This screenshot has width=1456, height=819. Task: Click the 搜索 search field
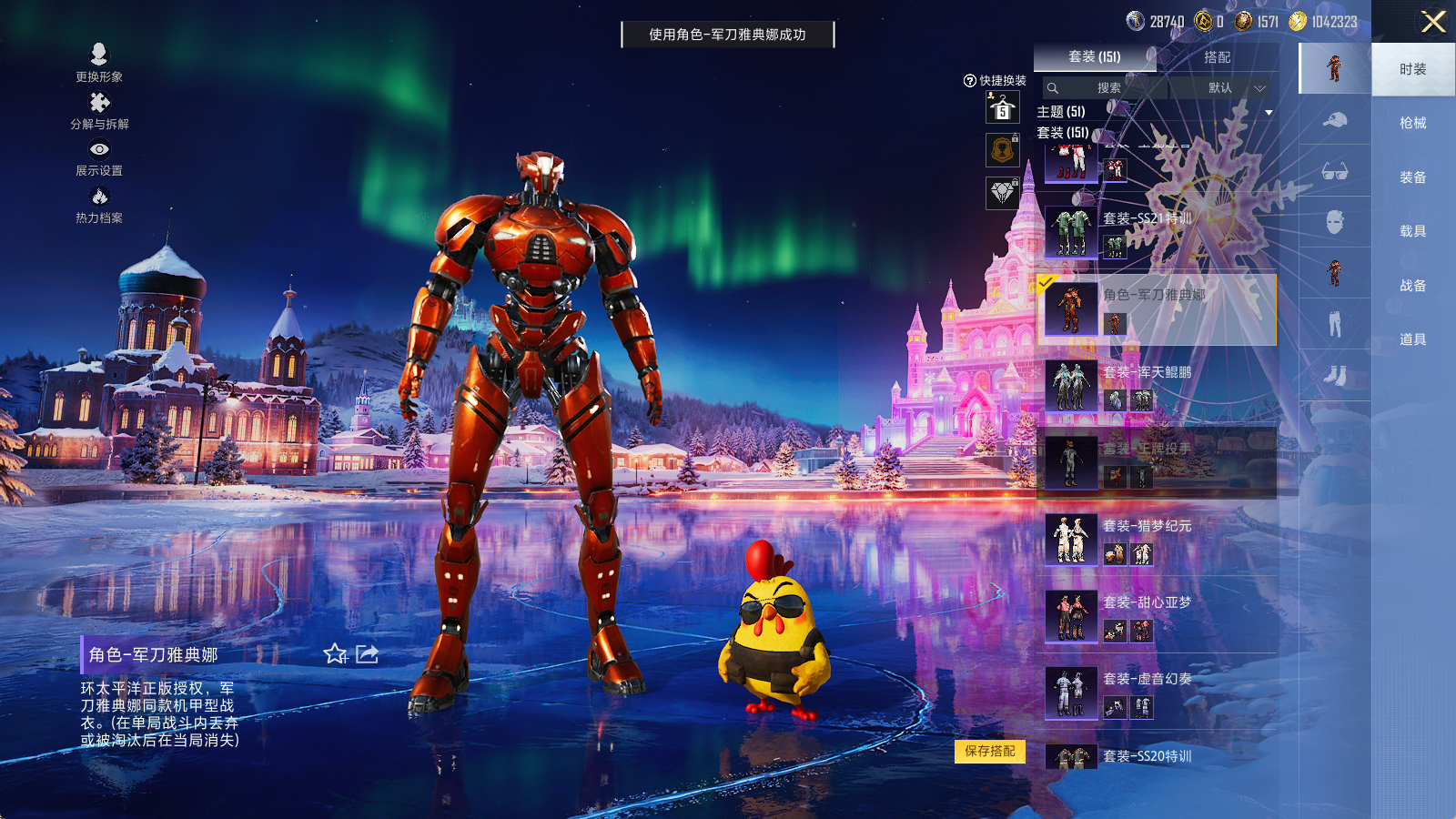point(1107,88)
